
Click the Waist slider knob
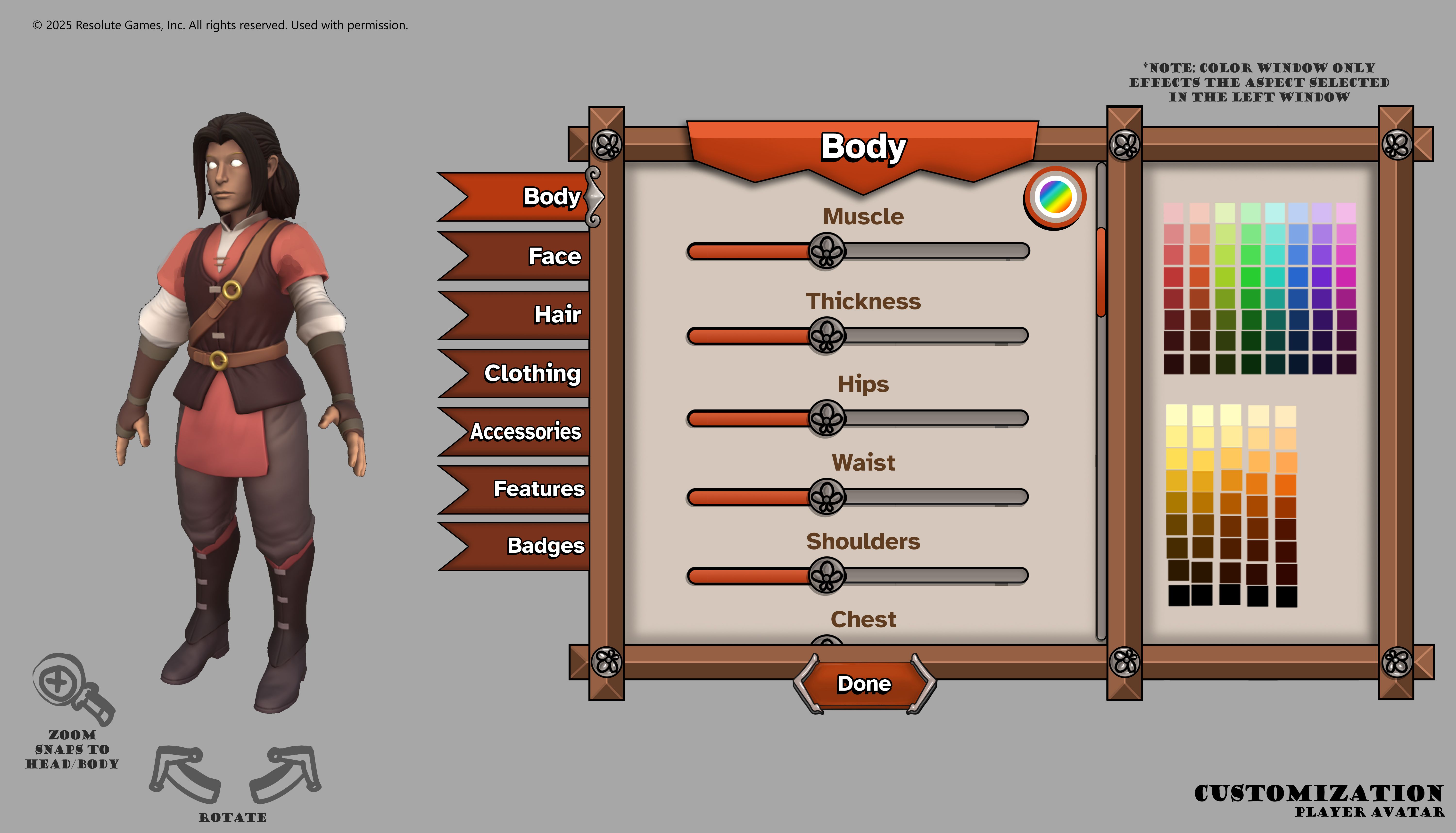(x=826, y=497)
